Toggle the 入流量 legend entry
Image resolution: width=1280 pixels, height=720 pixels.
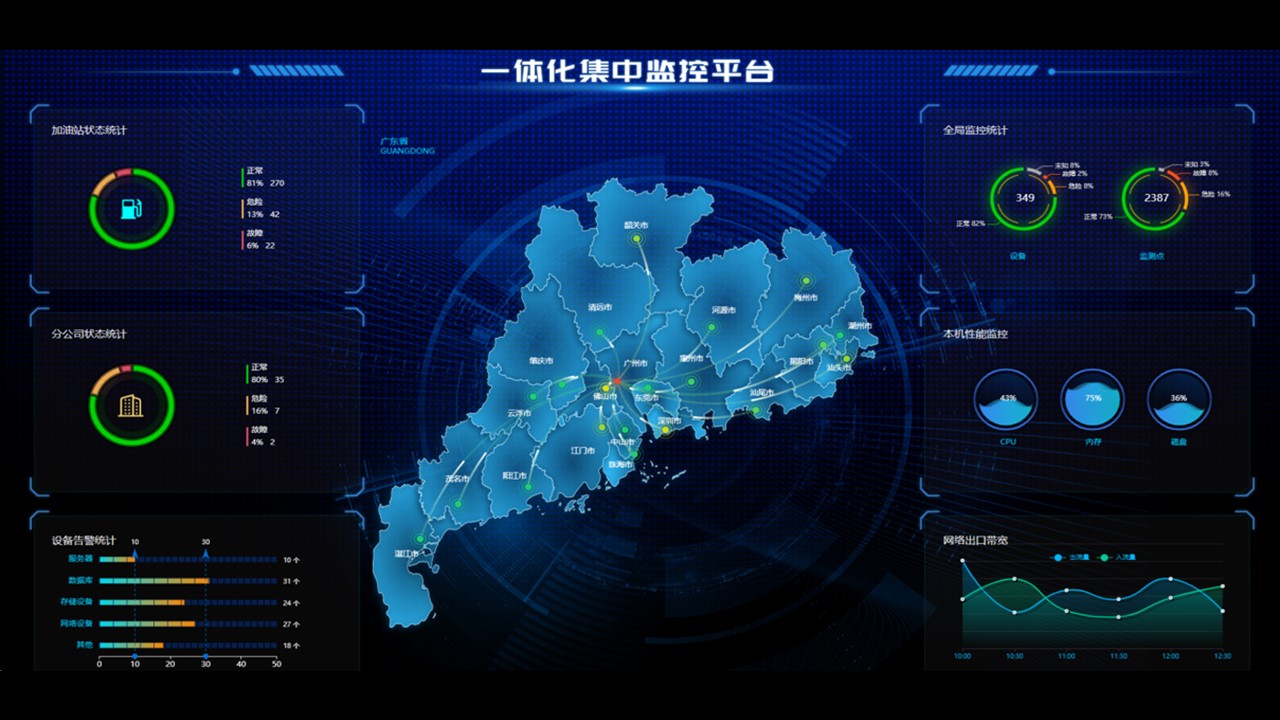(1118, 557)
